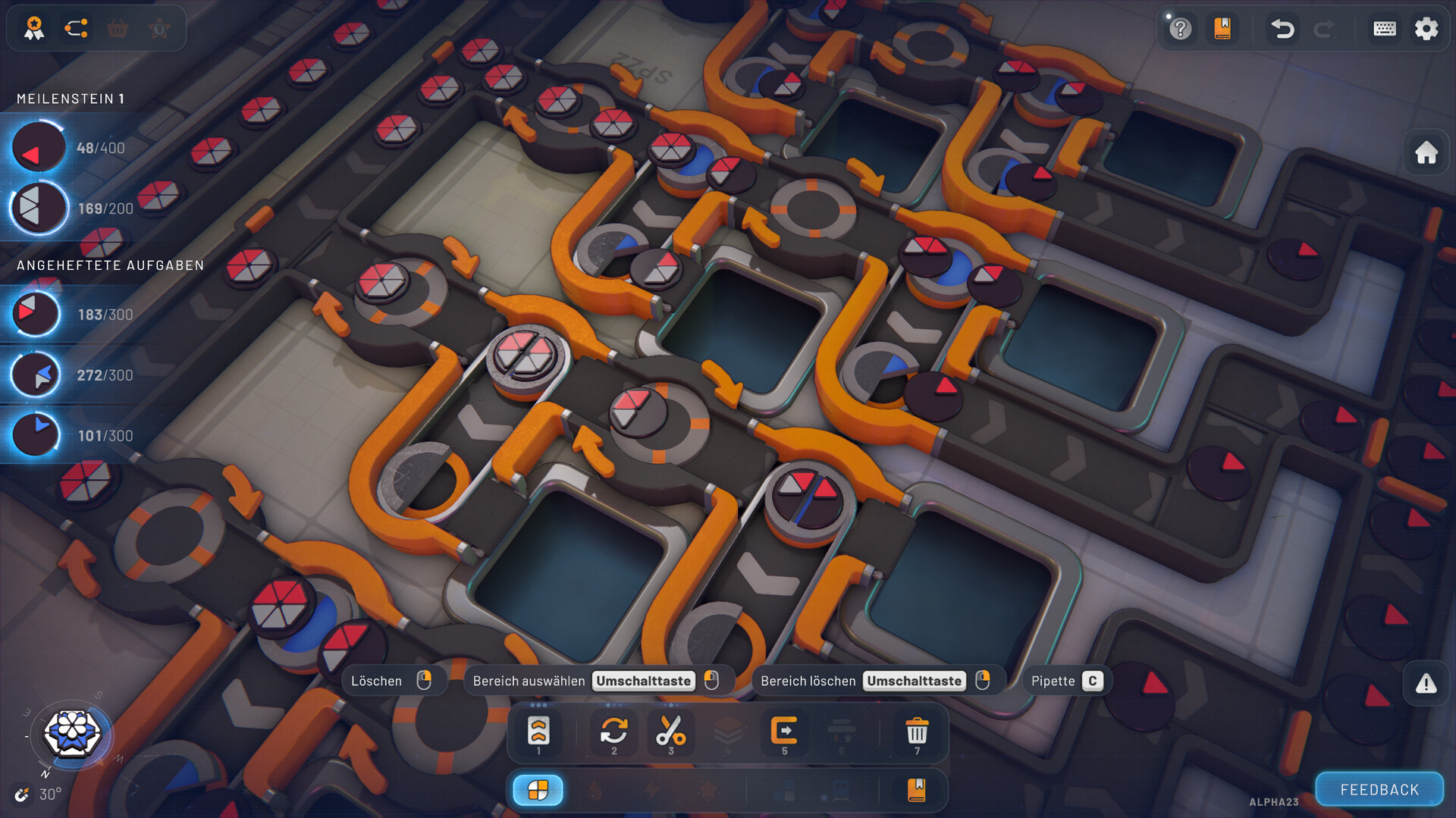Click the compass rotation widget
1456x818 pixels.
tap(72, 734)
